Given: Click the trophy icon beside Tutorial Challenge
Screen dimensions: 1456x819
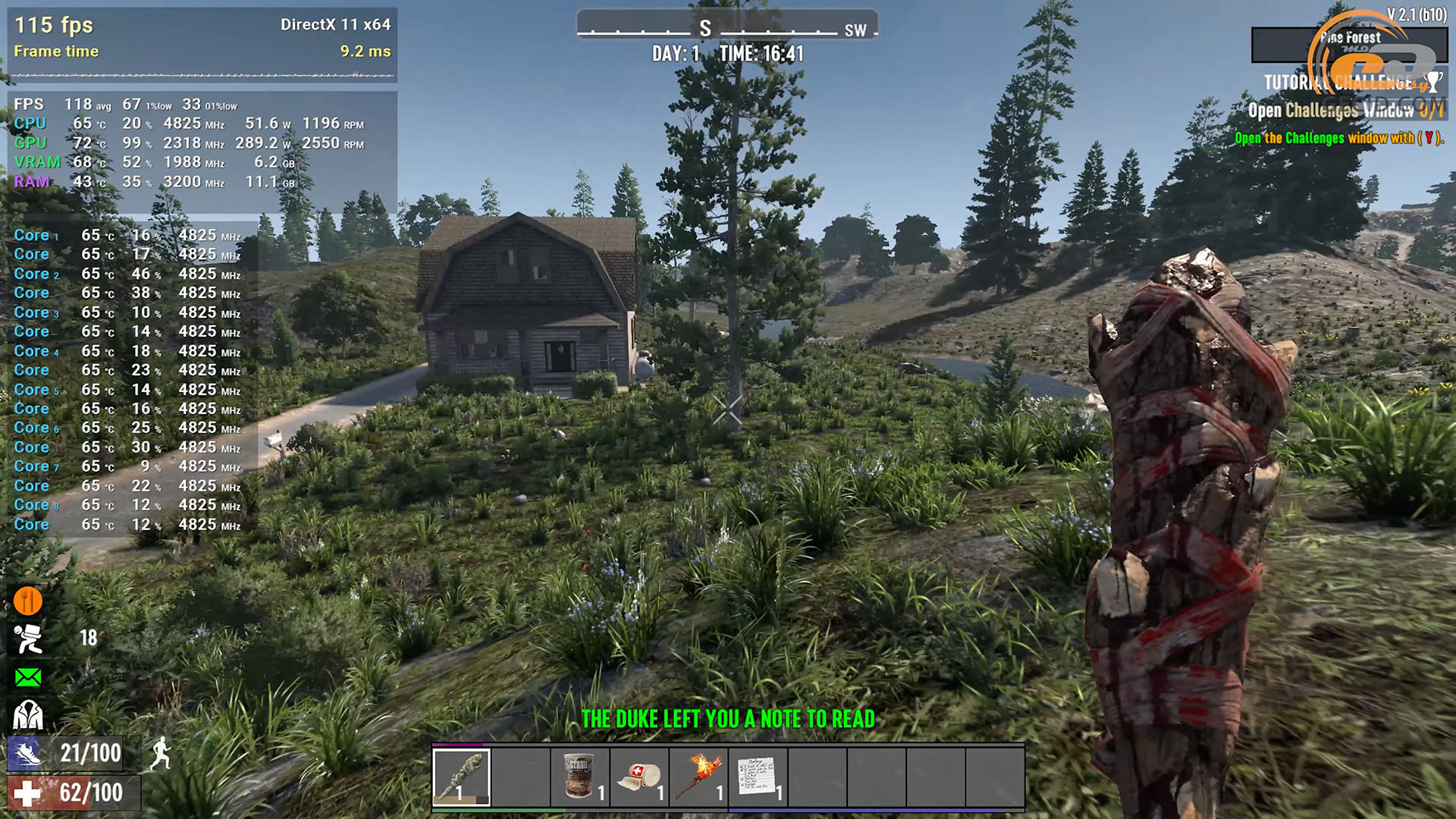Looking at the screenshot, I should coord(1433,81).
